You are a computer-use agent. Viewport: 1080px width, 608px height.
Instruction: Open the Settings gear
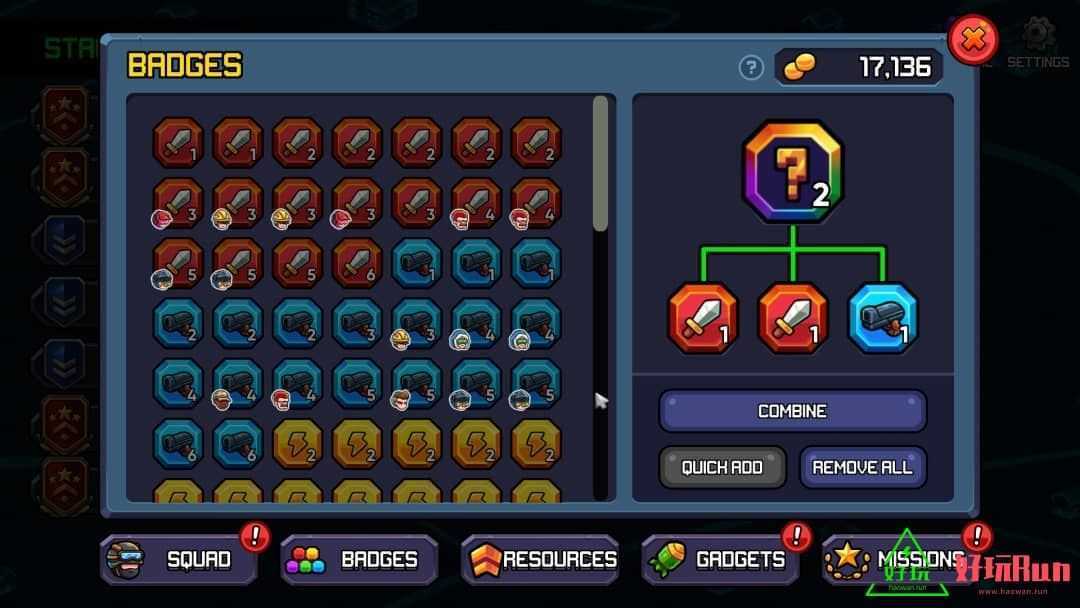coord(1038,38)
